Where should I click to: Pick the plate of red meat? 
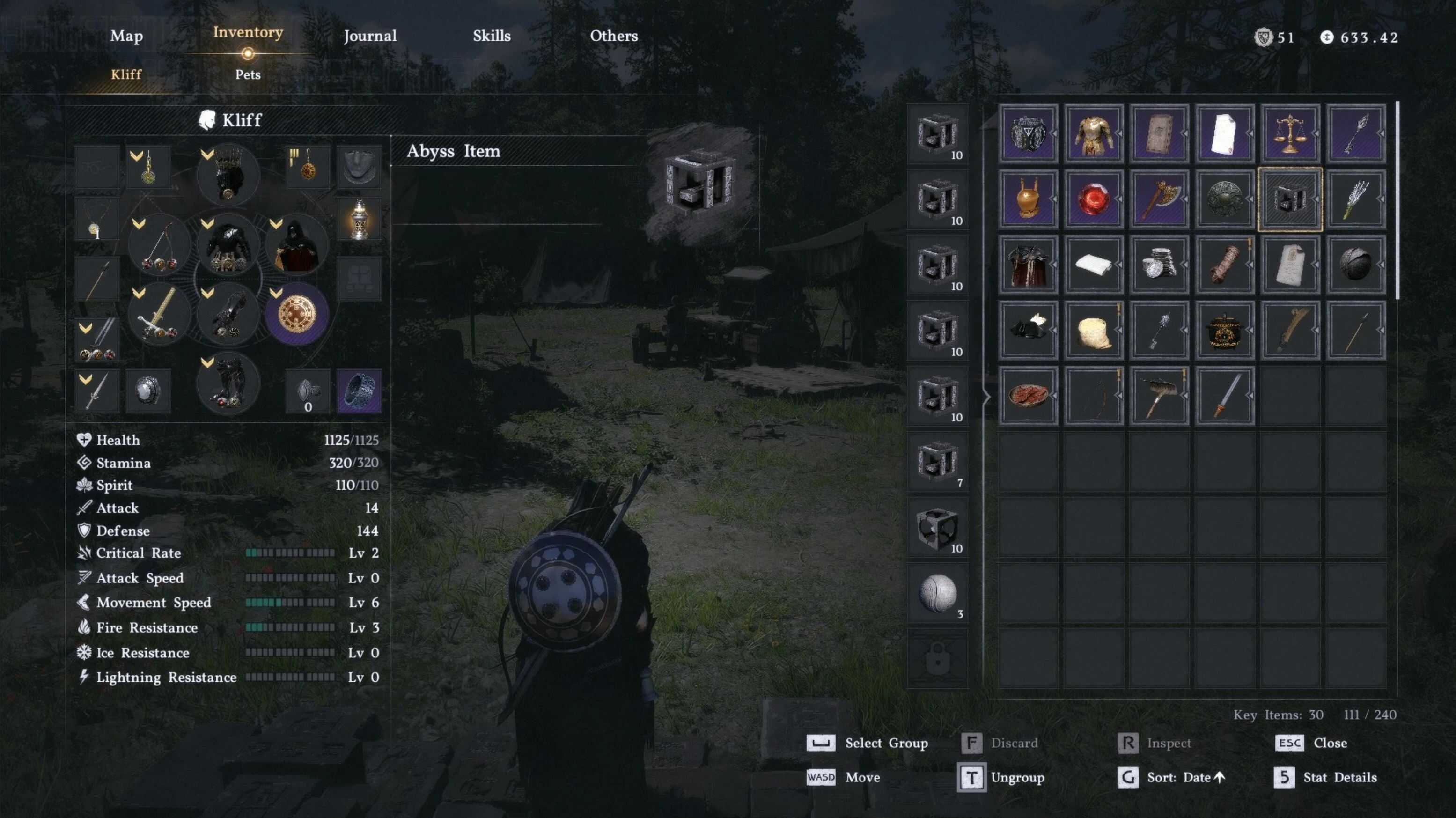coord(1028,395)
